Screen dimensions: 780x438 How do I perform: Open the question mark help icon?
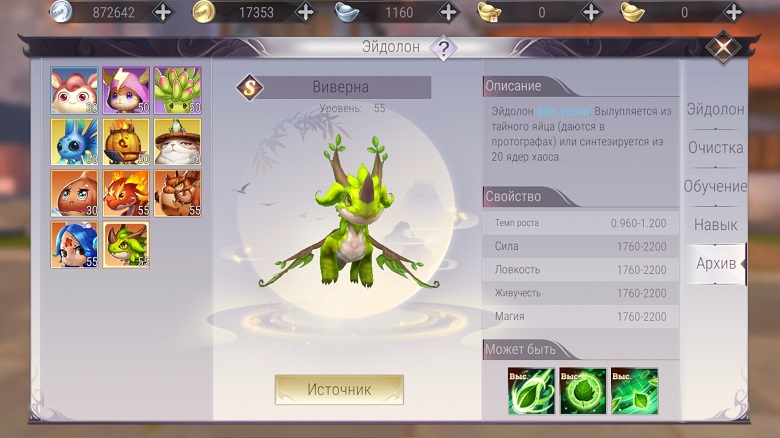[443, 47]
